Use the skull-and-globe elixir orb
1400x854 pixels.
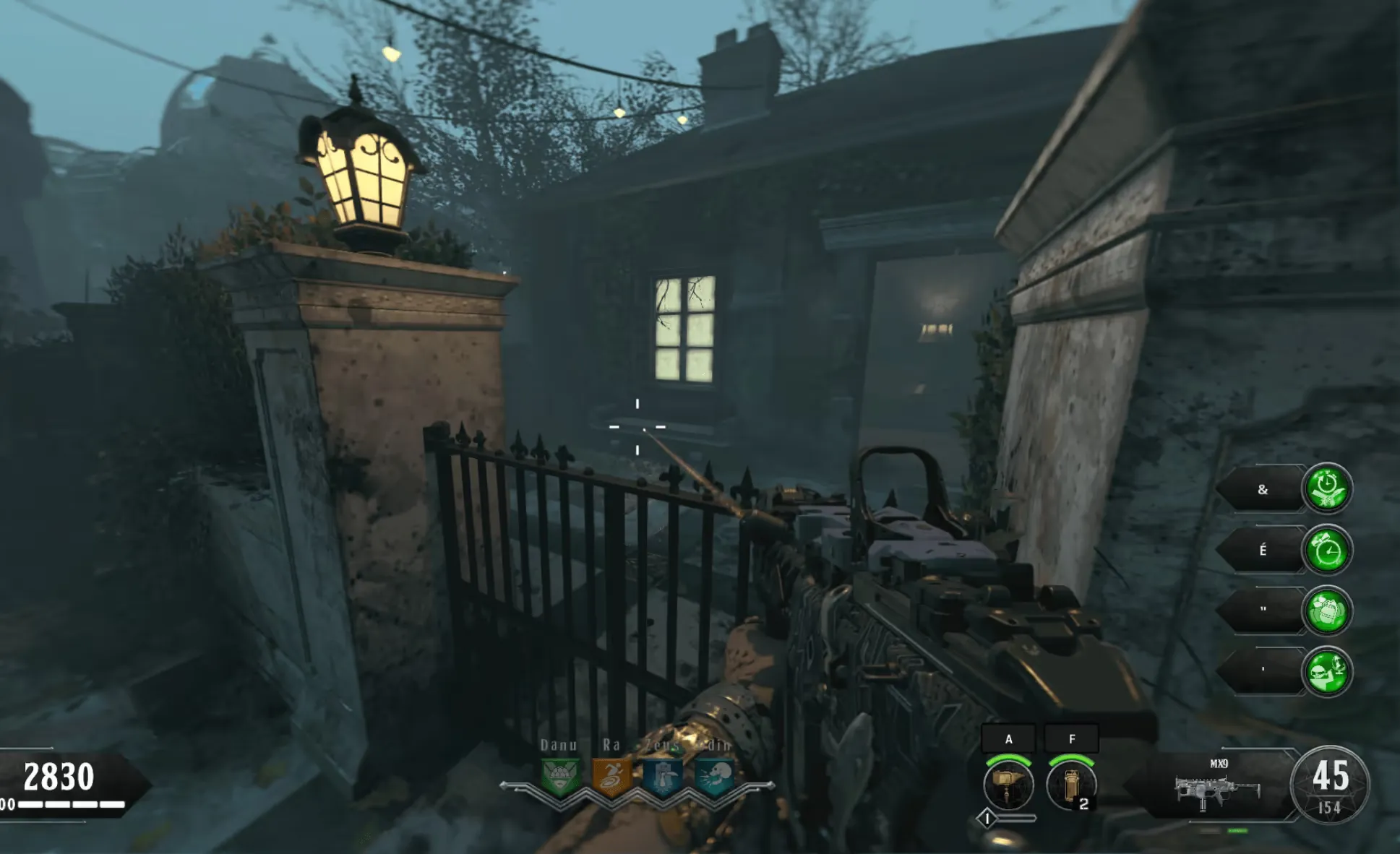pos(1327,672)
